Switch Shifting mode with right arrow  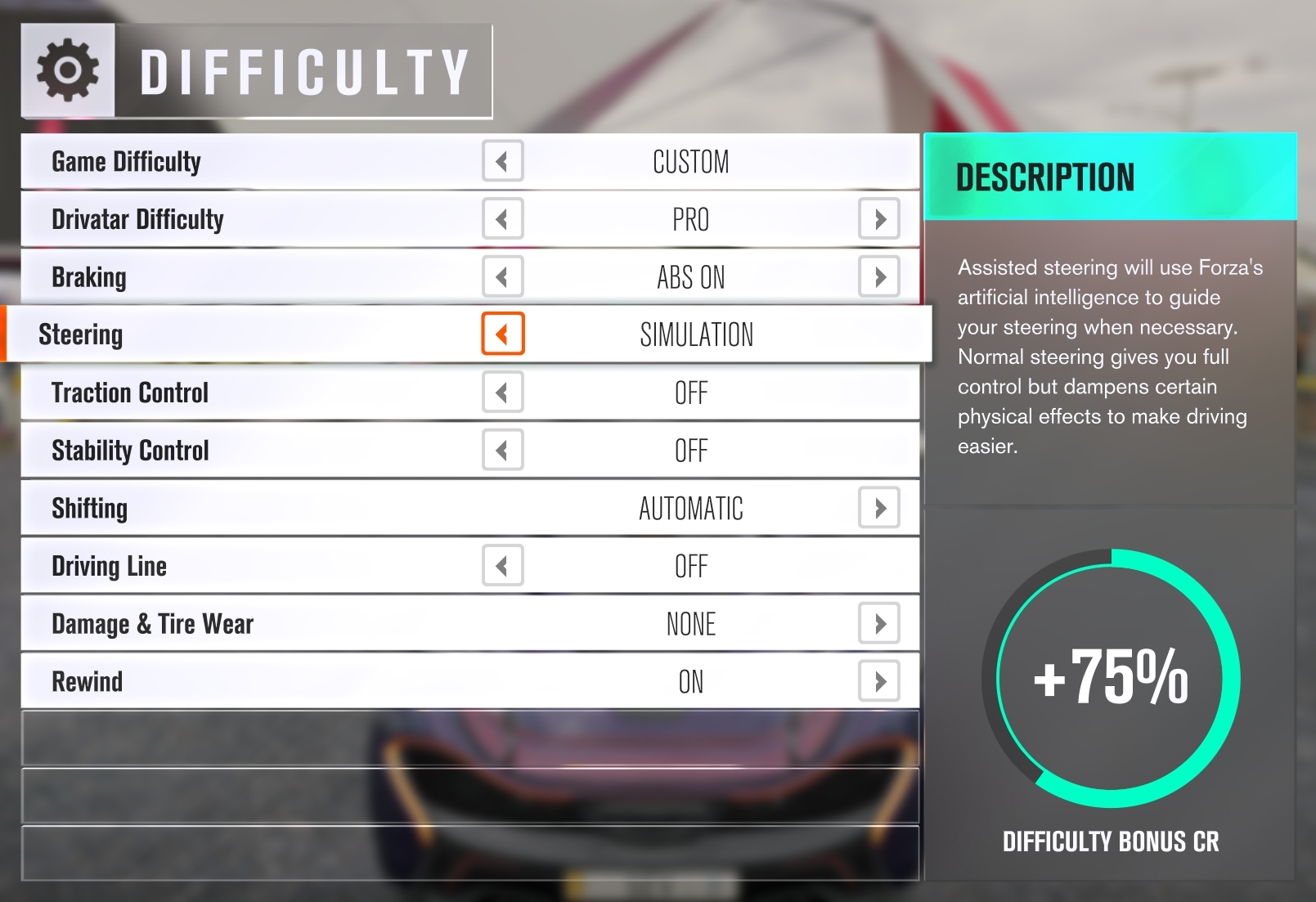879,508
